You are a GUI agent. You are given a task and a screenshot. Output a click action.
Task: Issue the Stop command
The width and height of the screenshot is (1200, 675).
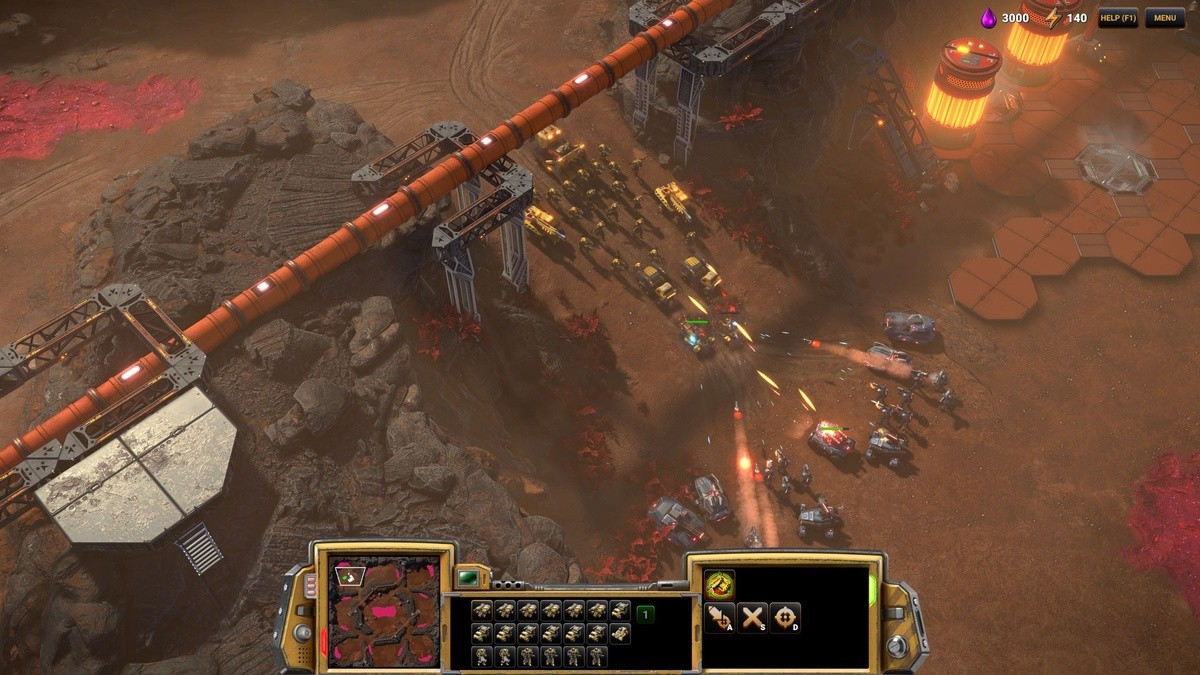[x=752, y=618]
